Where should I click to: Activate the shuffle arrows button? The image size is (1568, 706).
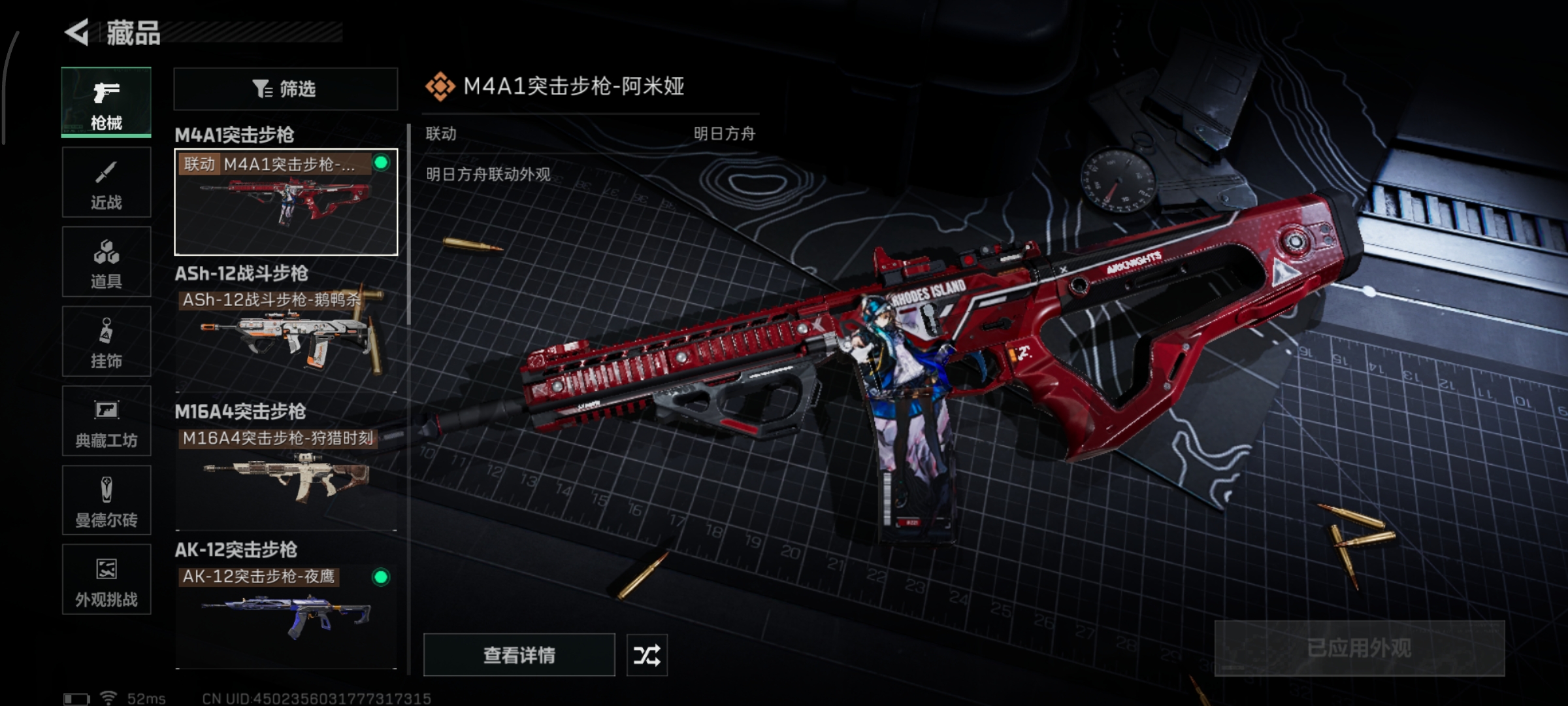[x=647, y=655]
